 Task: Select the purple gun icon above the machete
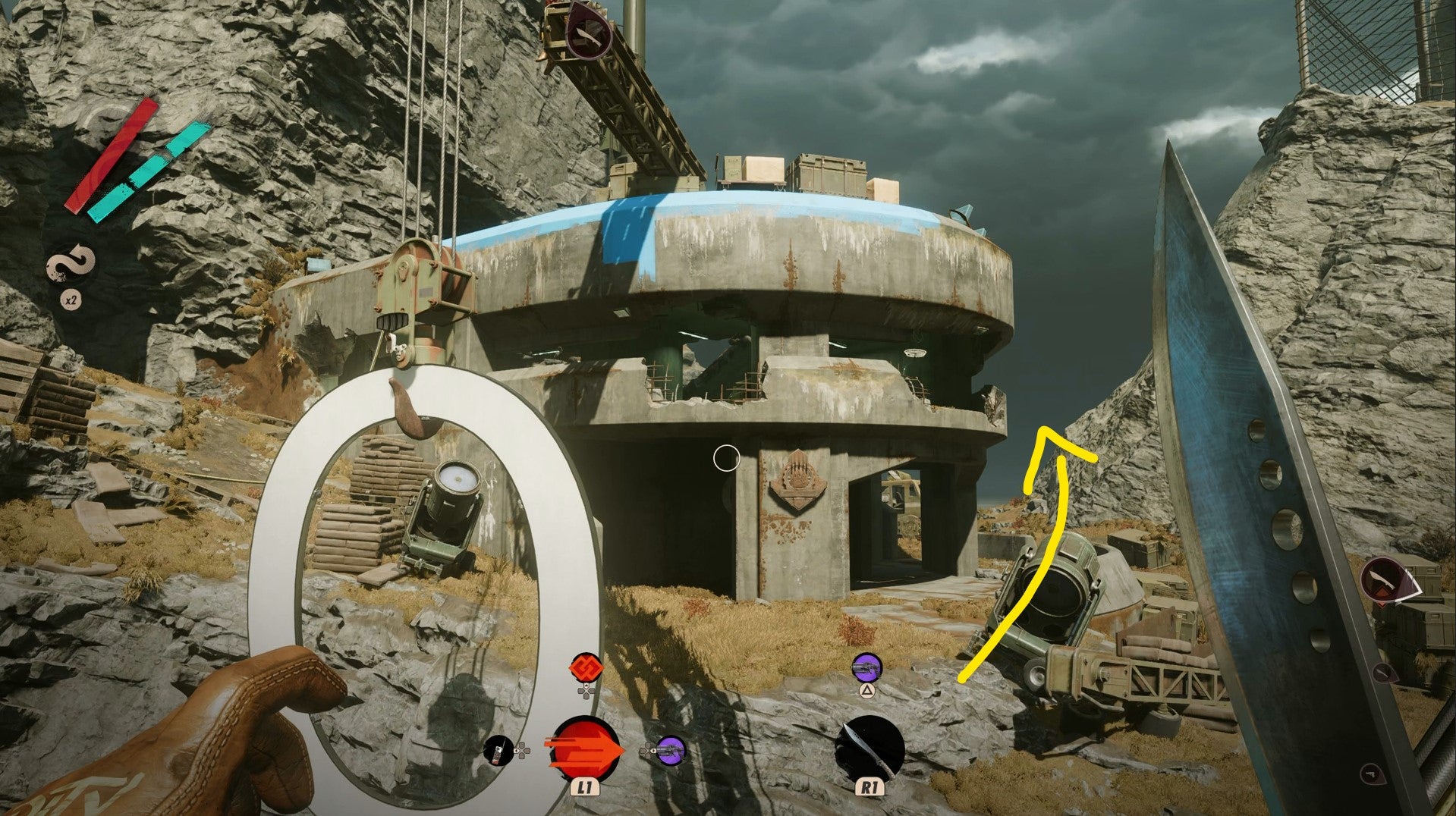865,668
